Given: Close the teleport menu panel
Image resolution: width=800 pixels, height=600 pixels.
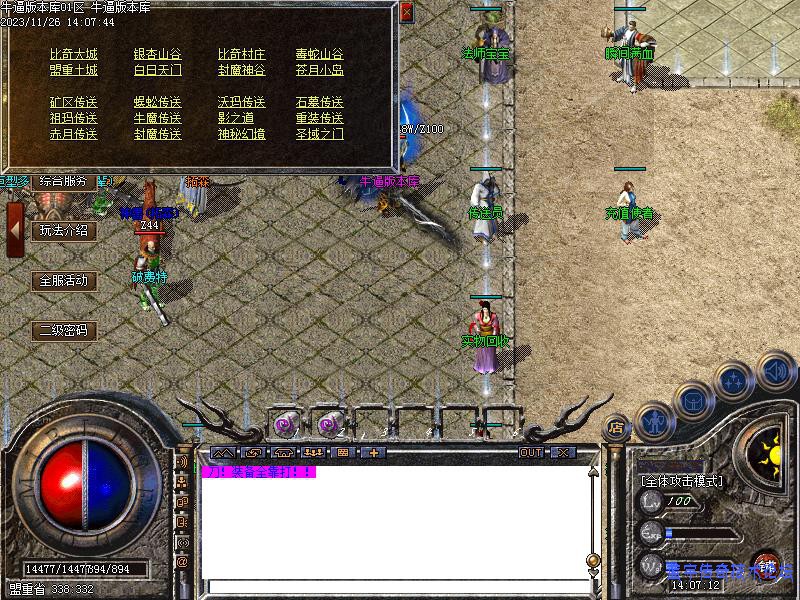Looking at the screenshot, I should tap(405, 13).
